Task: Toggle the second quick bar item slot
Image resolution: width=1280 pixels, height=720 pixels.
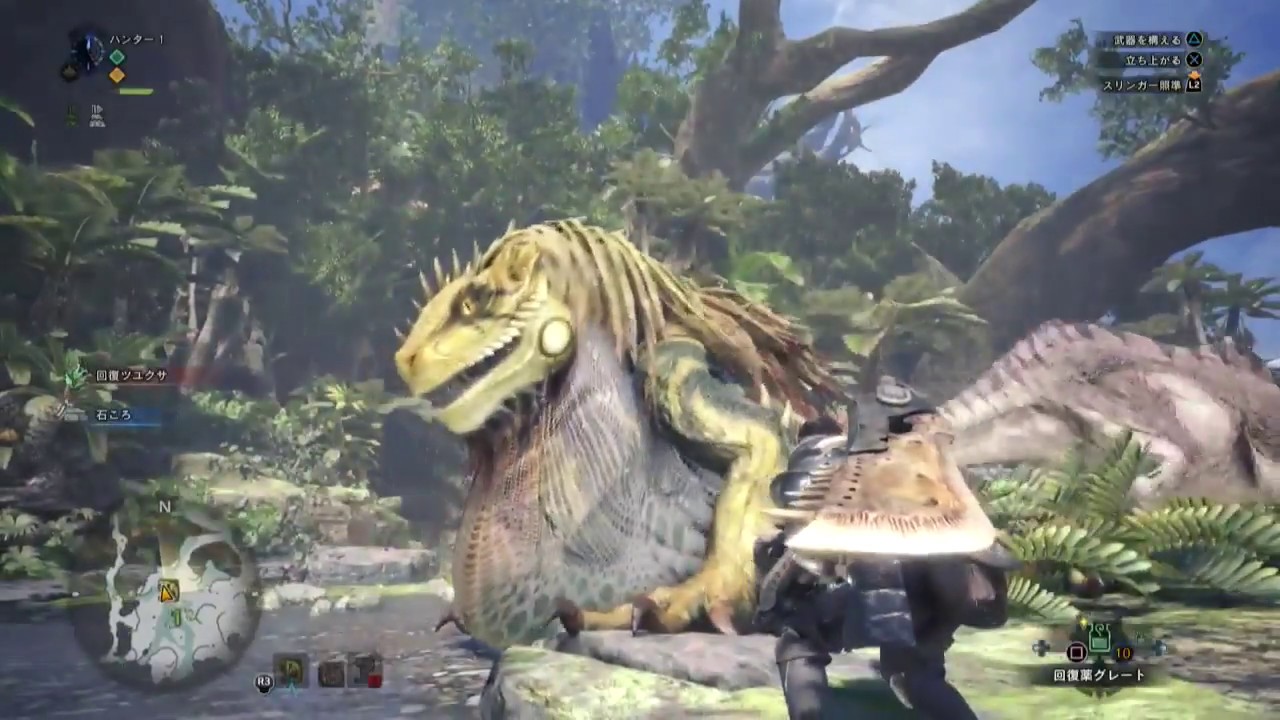Action: click(x=331, y=670)
